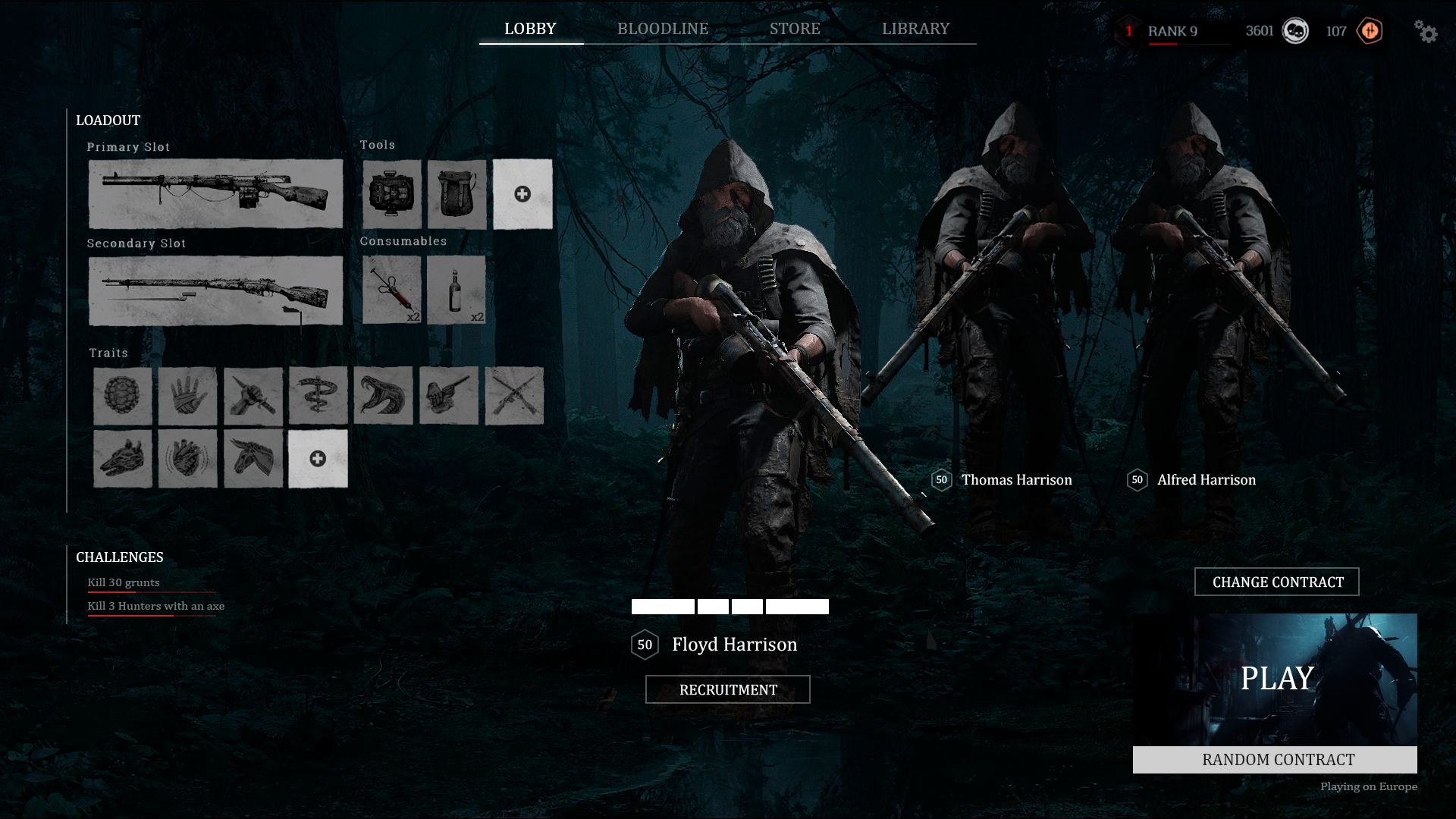Select the syringe consumable slot
The image size is (1456, 819).
tap(391, 291)
